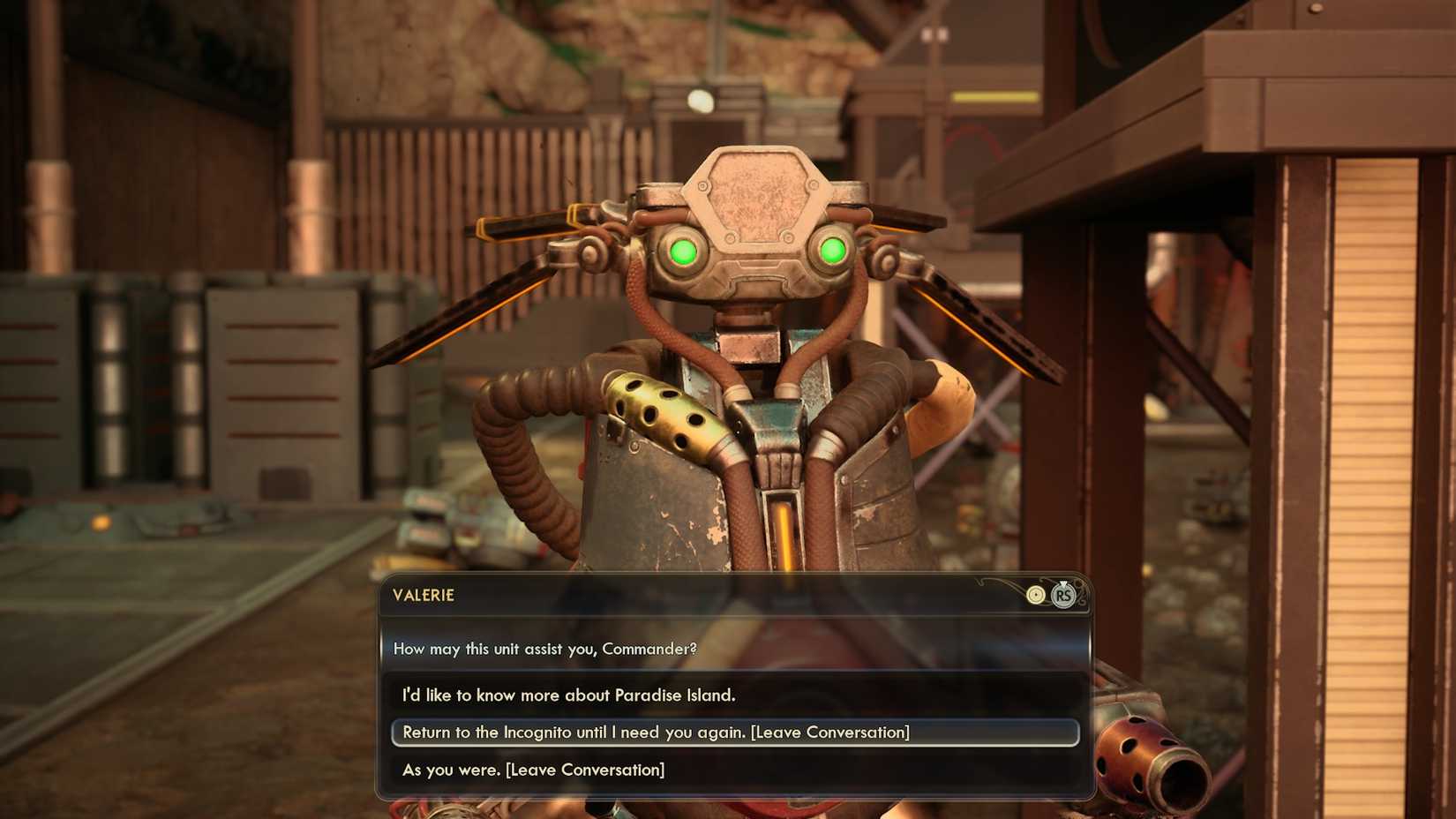Screen dimensions: 1456x819
Task: Click the highlighted dialogue option's border
Action: (x=394, y=732)
